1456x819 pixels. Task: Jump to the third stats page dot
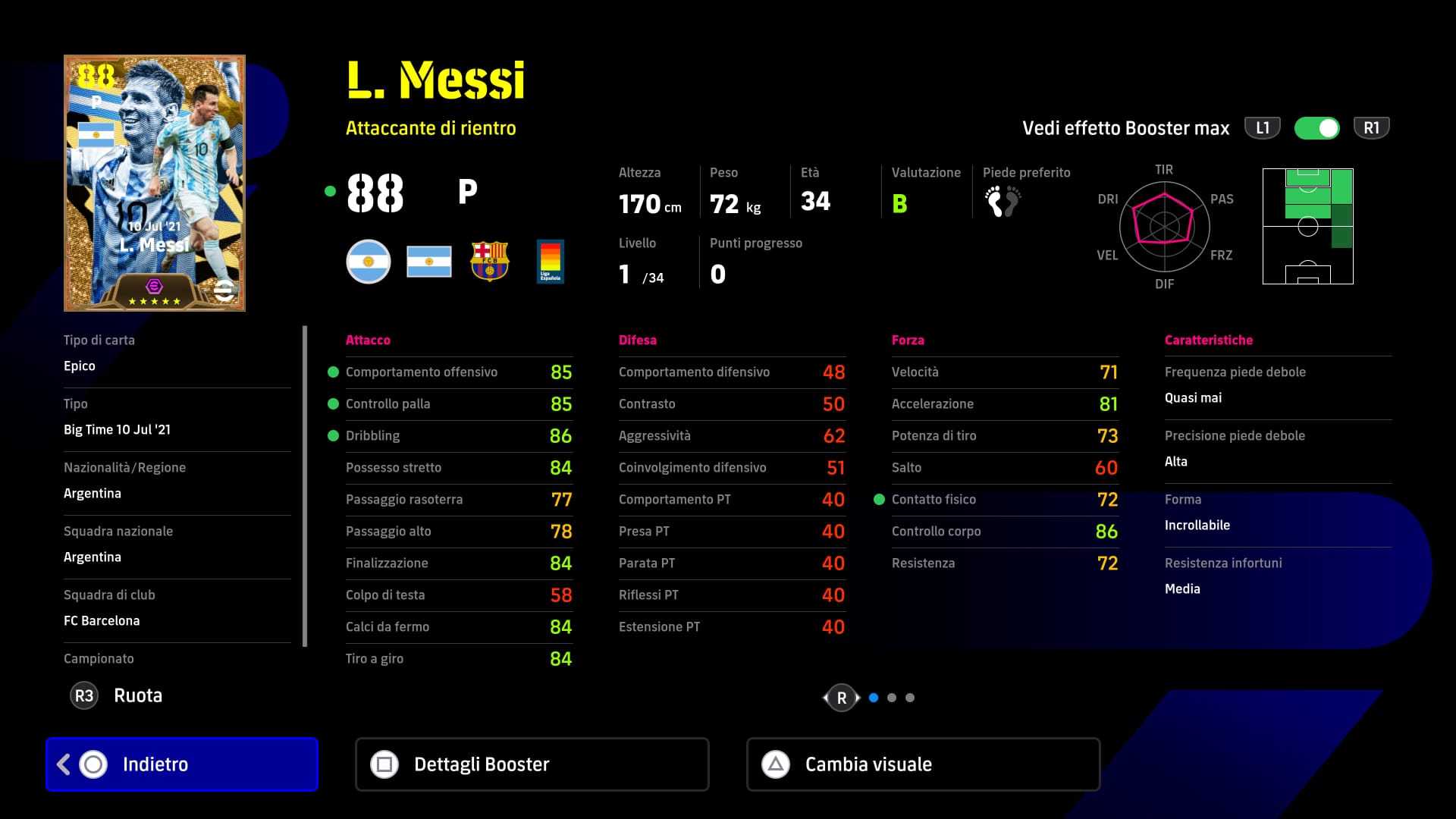point(910,698)
